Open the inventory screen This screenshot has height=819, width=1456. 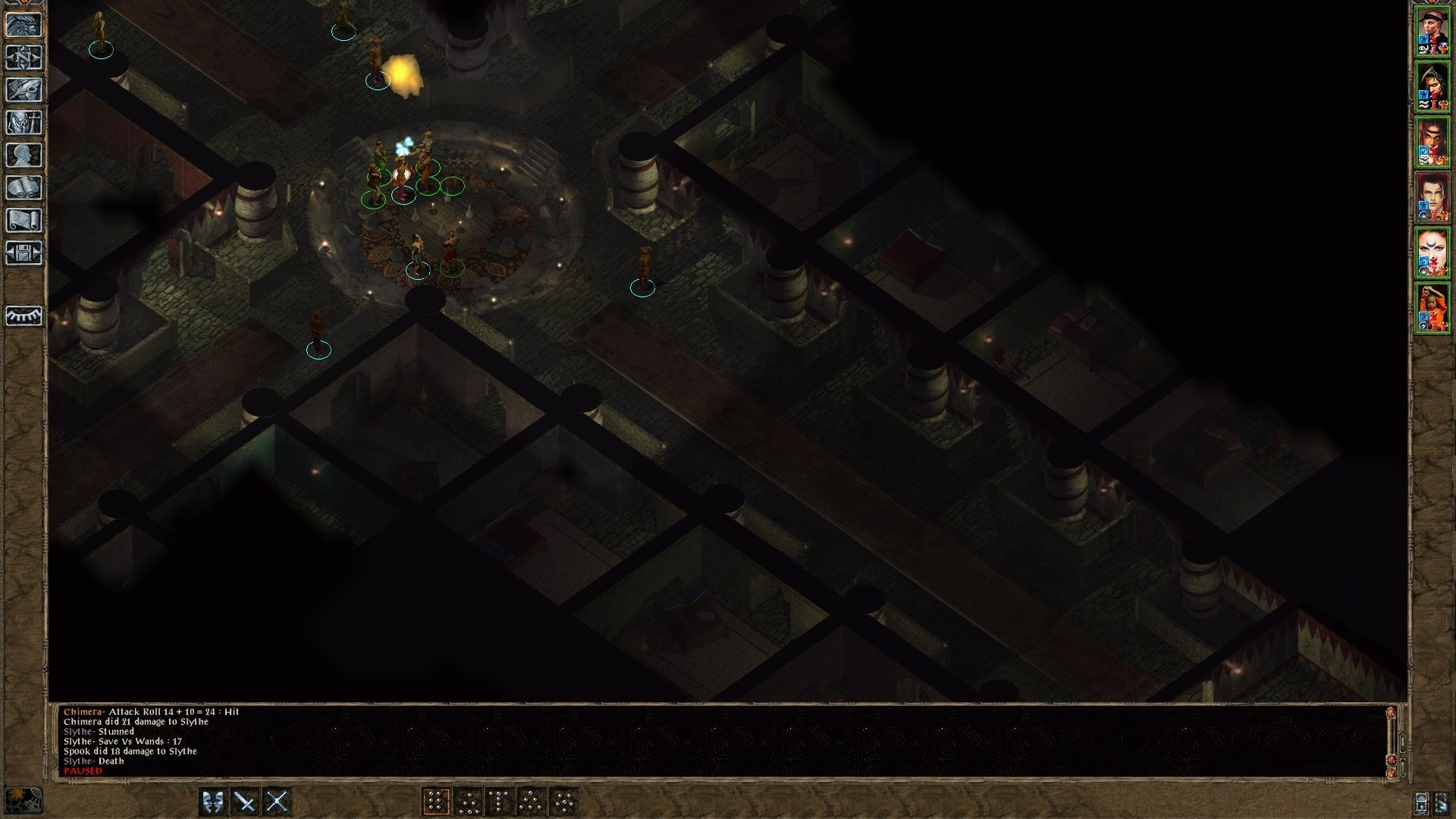24,122
